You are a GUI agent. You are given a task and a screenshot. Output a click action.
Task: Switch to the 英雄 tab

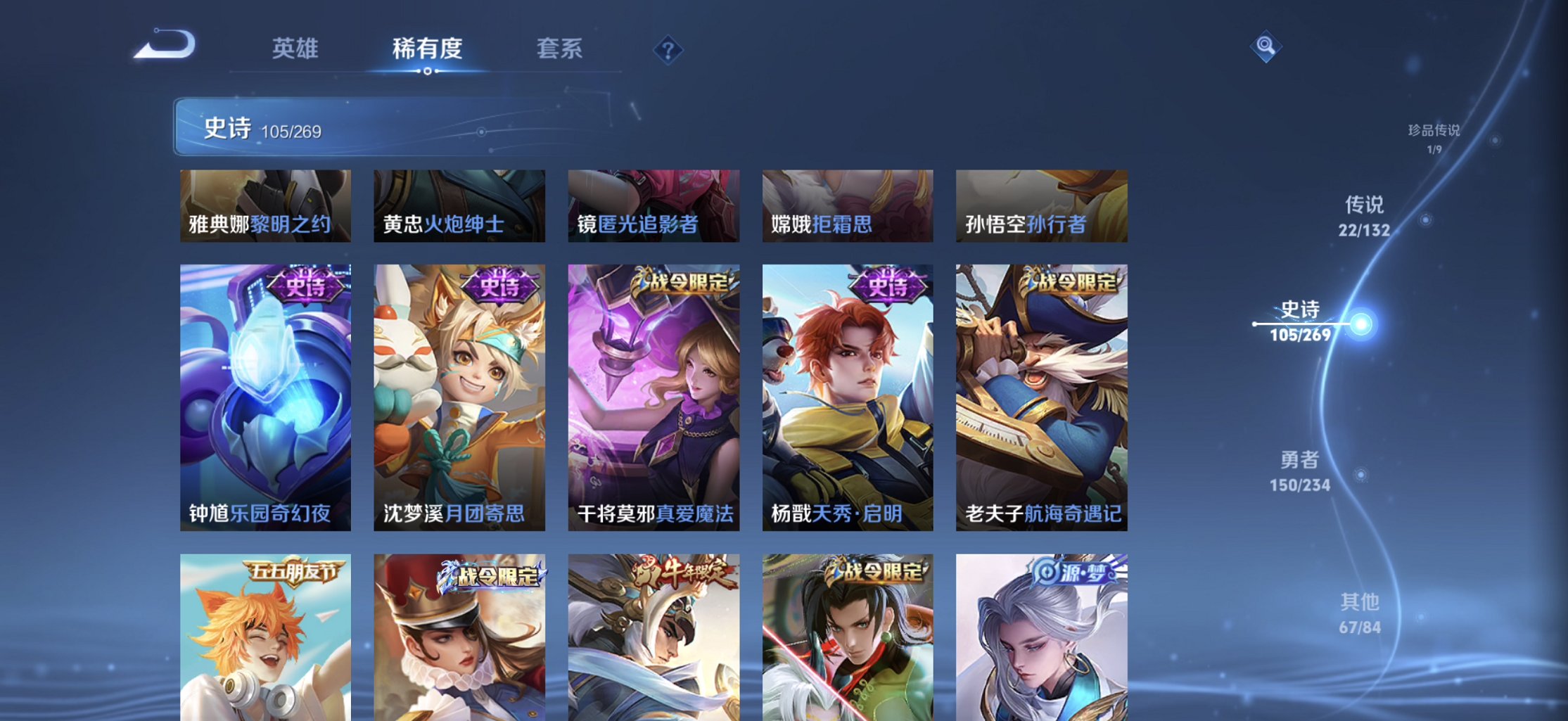point(295,49)
